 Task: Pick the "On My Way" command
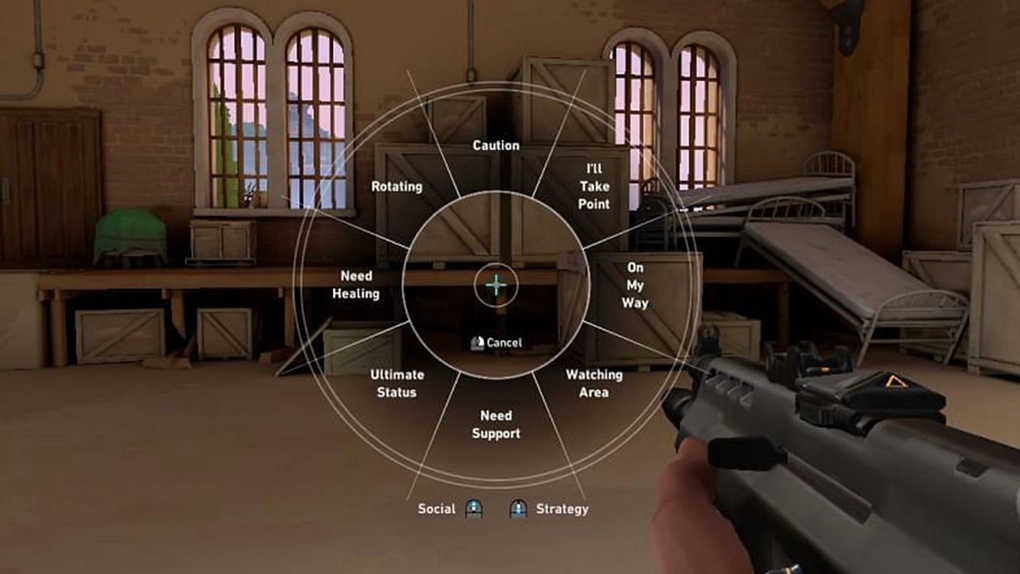[635, 285]
